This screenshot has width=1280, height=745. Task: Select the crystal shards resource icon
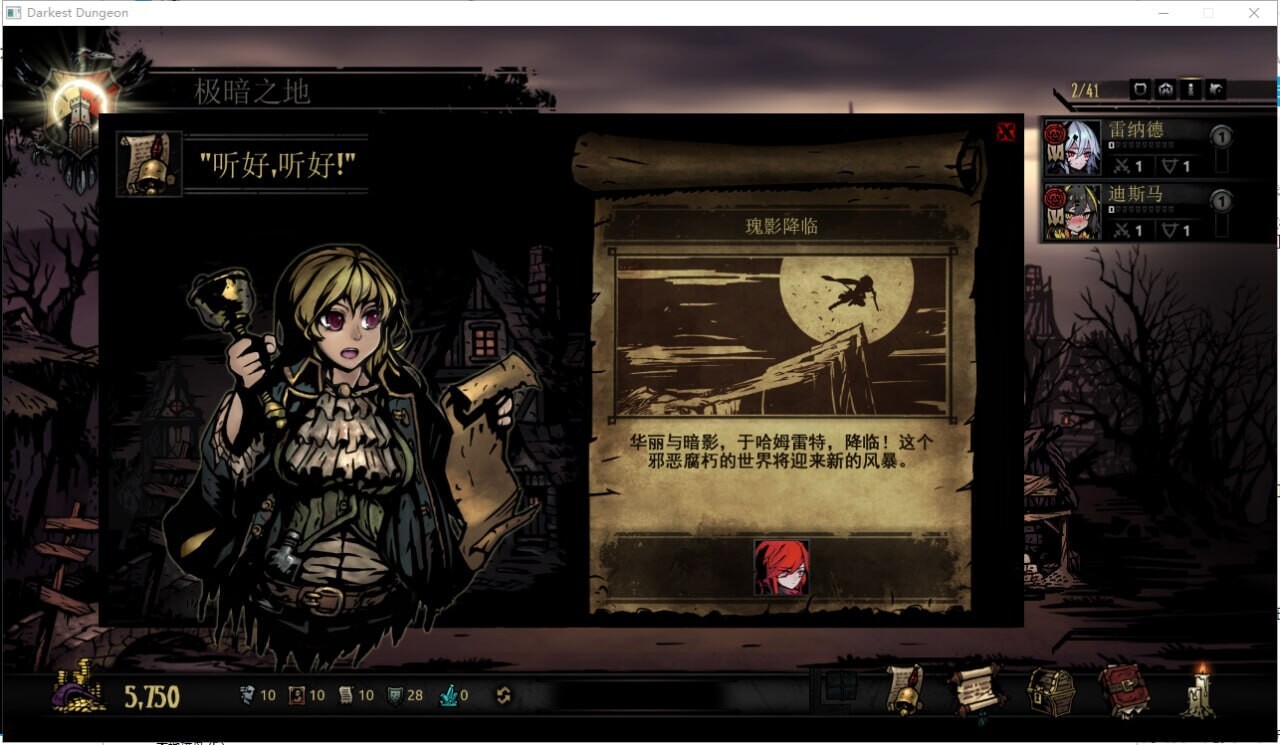[448, 693]
